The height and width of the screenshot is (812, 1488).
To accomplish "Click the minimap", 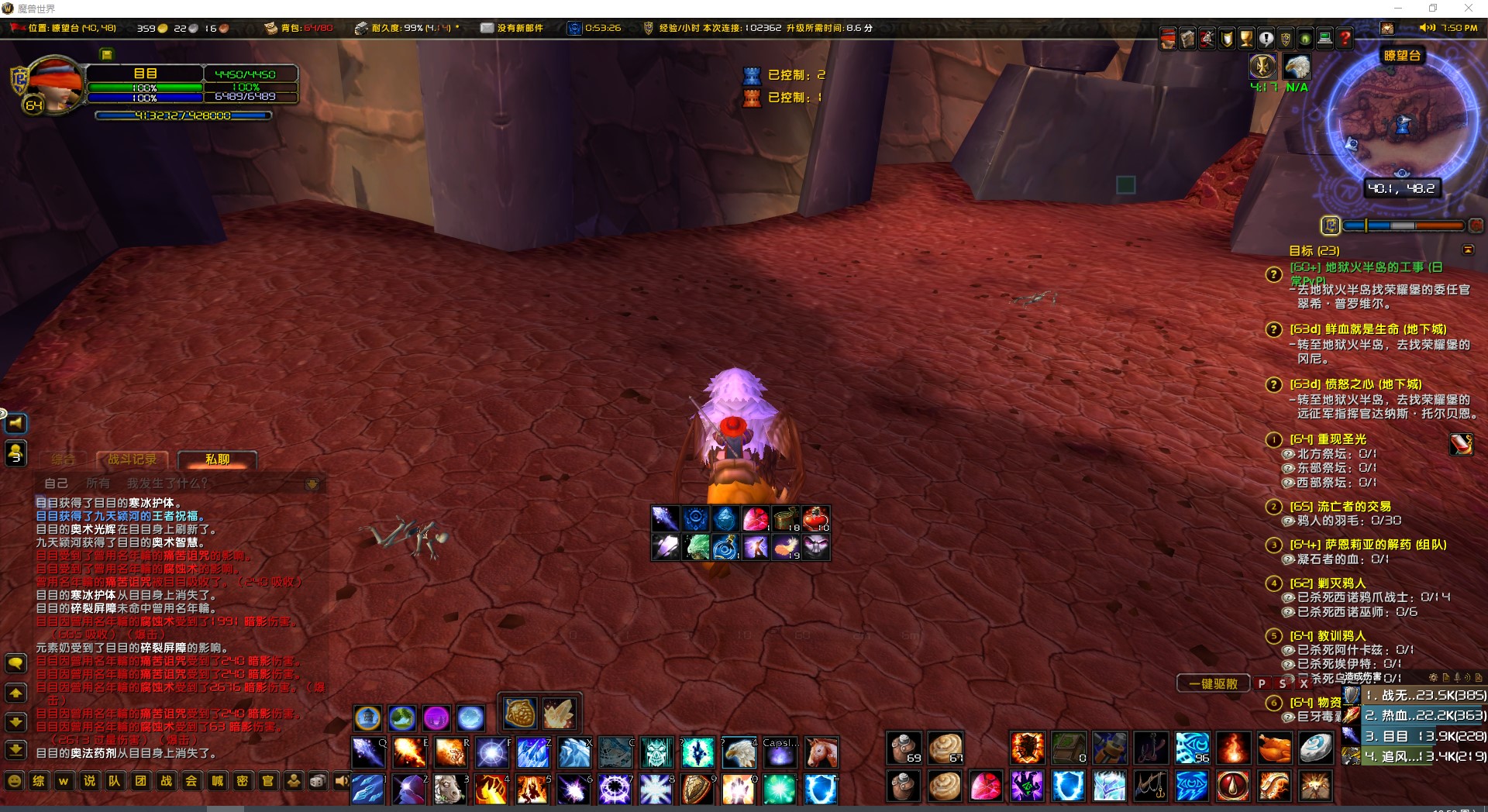I will [x=1401, y=124].
